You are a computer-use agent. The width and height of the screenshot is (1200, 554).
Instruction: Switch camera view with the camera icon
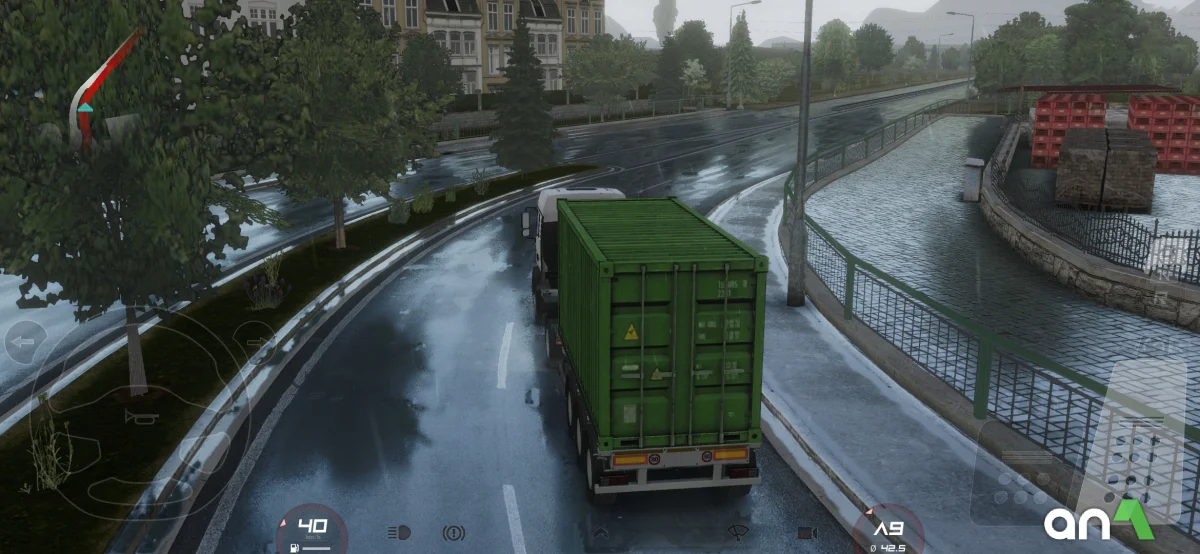point(807,532)
